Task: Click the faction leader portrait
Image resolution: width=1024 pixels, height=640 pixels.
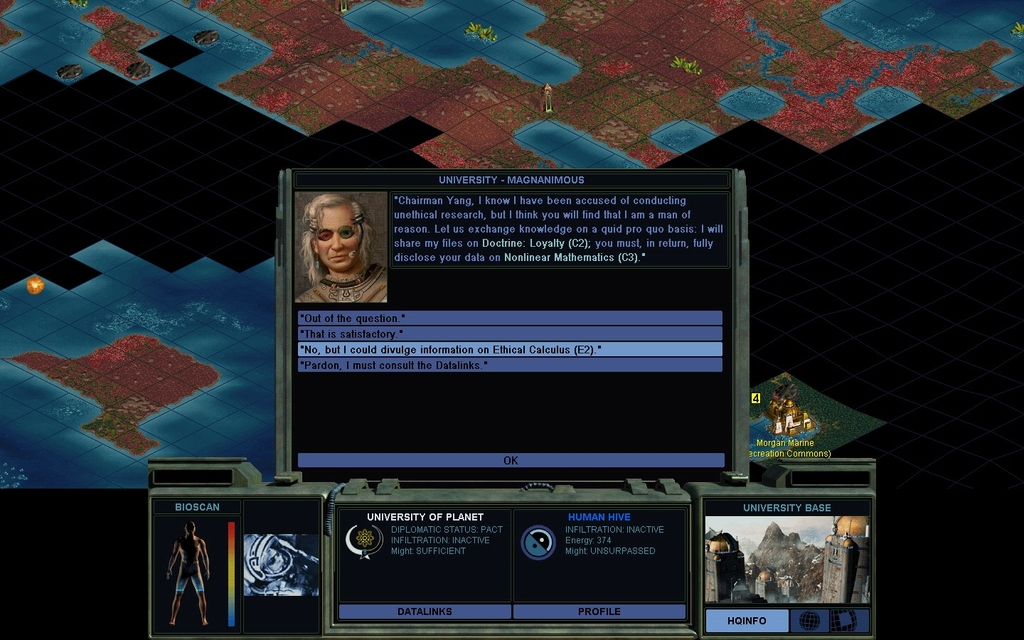Action: (x=341, y=247)
